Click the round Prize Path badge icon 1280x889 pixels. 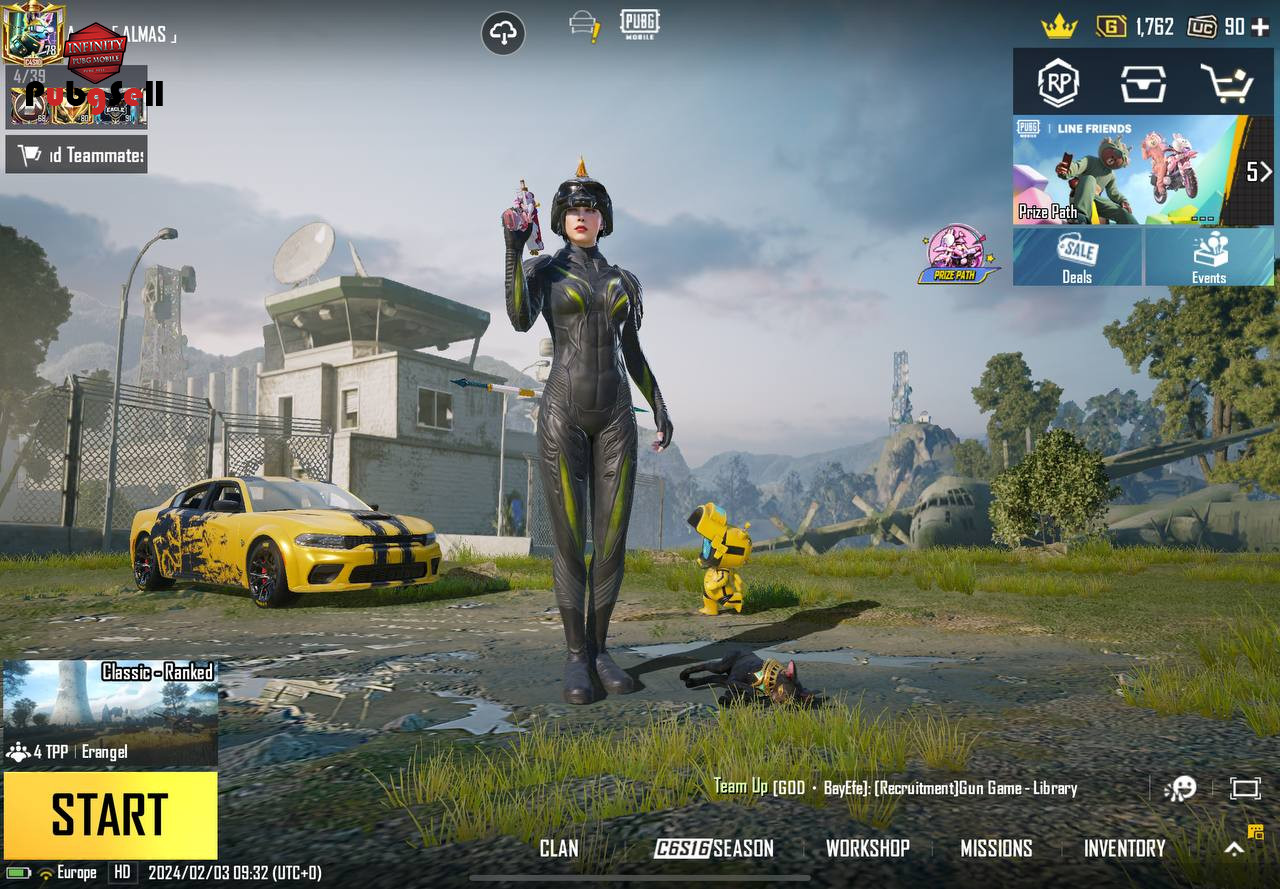pyautogui.click(x=958, y=254)
